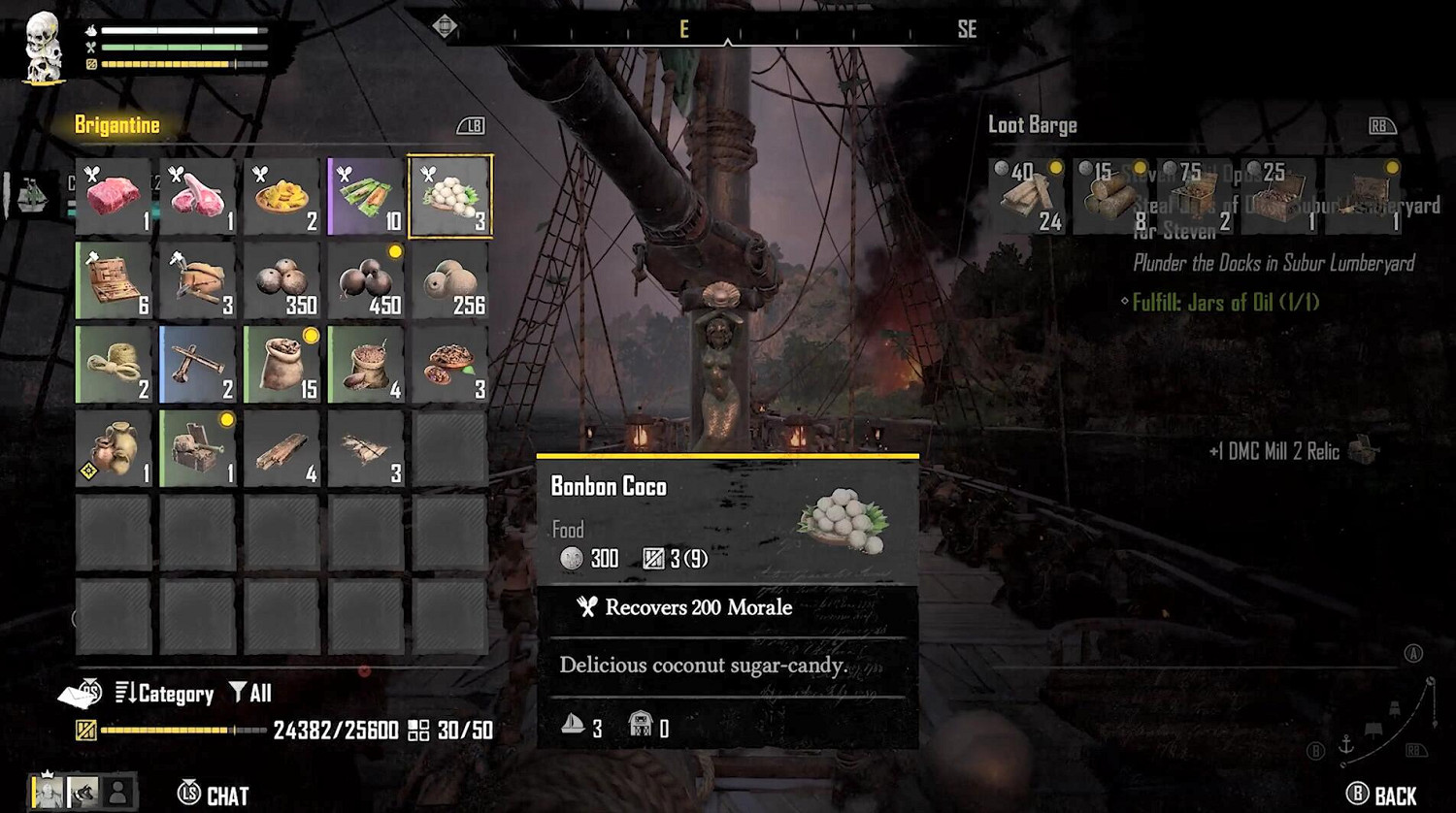
Task: Select the coiled rope item
Action: pyautogui.click(x=114, y=365)
